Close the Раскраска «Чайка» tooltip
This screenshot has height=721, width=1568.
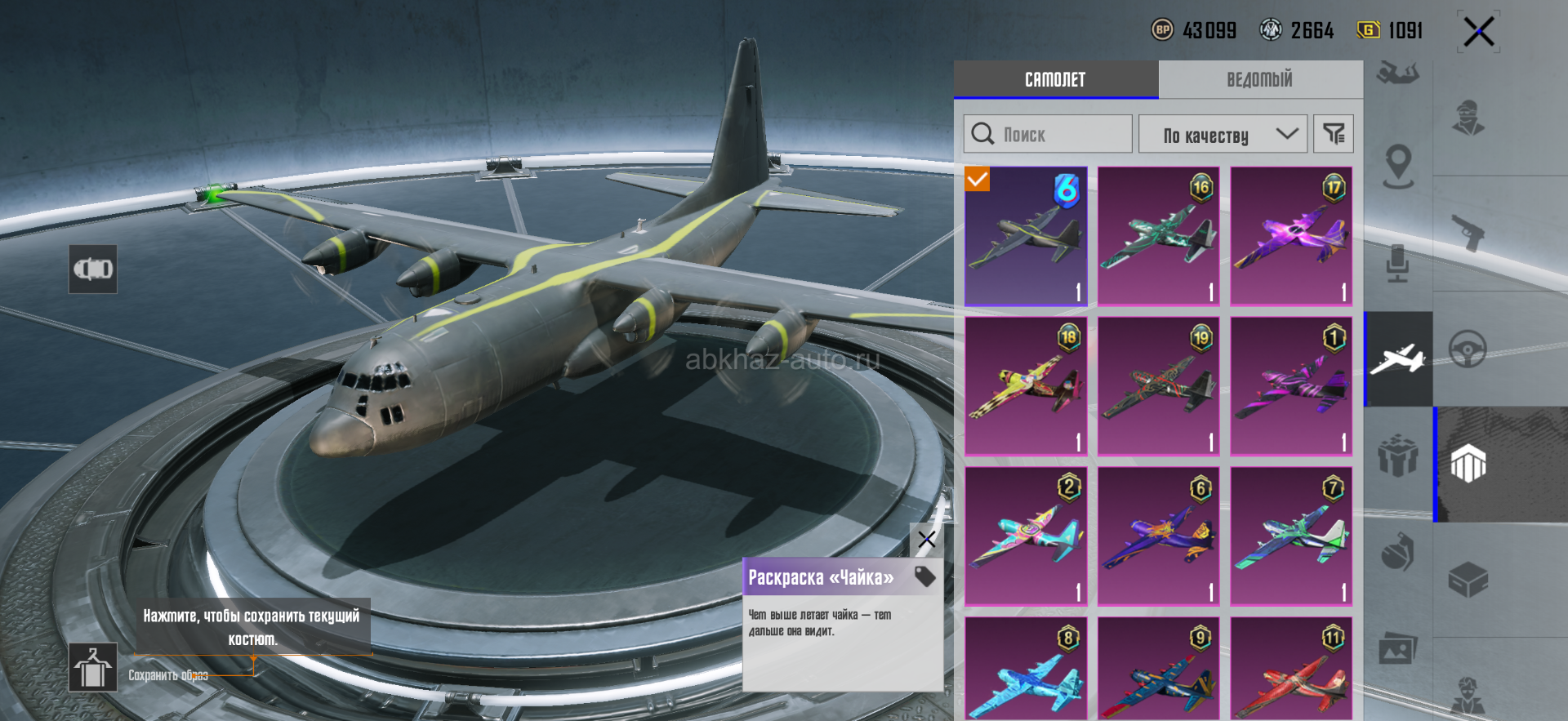coord(926,540)
